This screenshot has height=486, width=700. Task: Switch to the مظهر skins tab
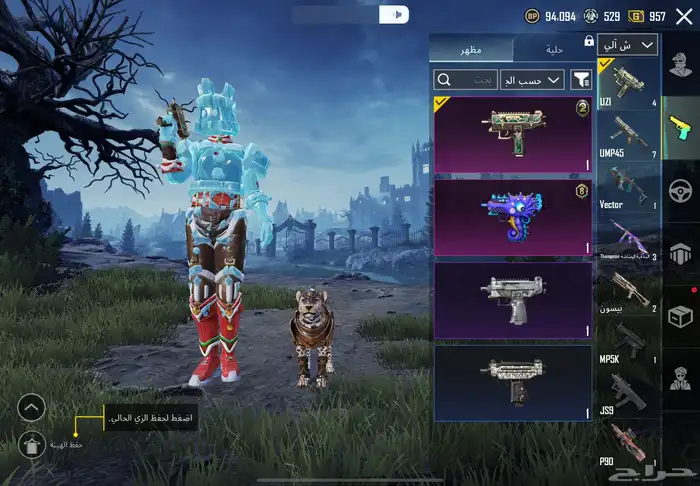(x=470, y=50)
